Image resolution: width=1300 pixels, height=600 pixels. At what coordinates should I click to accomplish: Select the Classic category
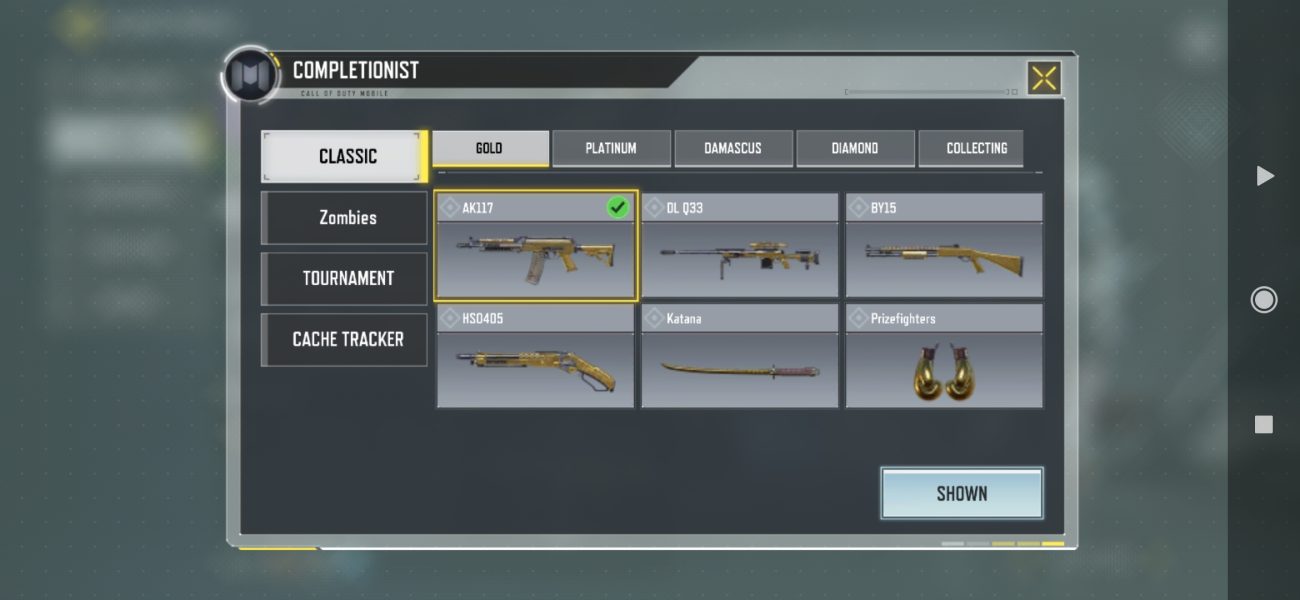click(x=346, y=156)
